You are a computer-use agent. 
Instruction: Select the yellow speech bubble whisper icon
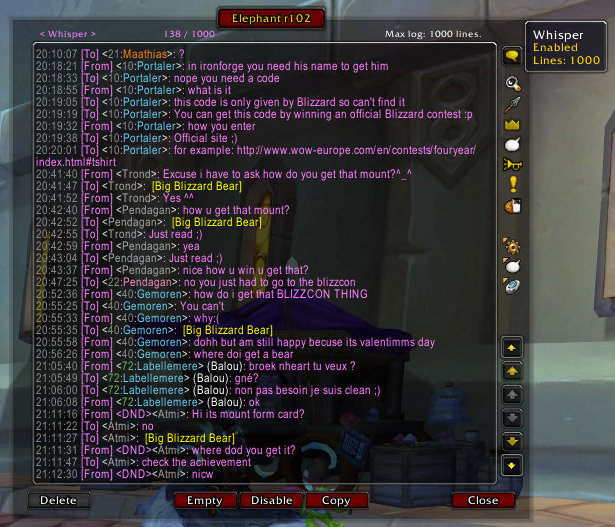point(512,57)
